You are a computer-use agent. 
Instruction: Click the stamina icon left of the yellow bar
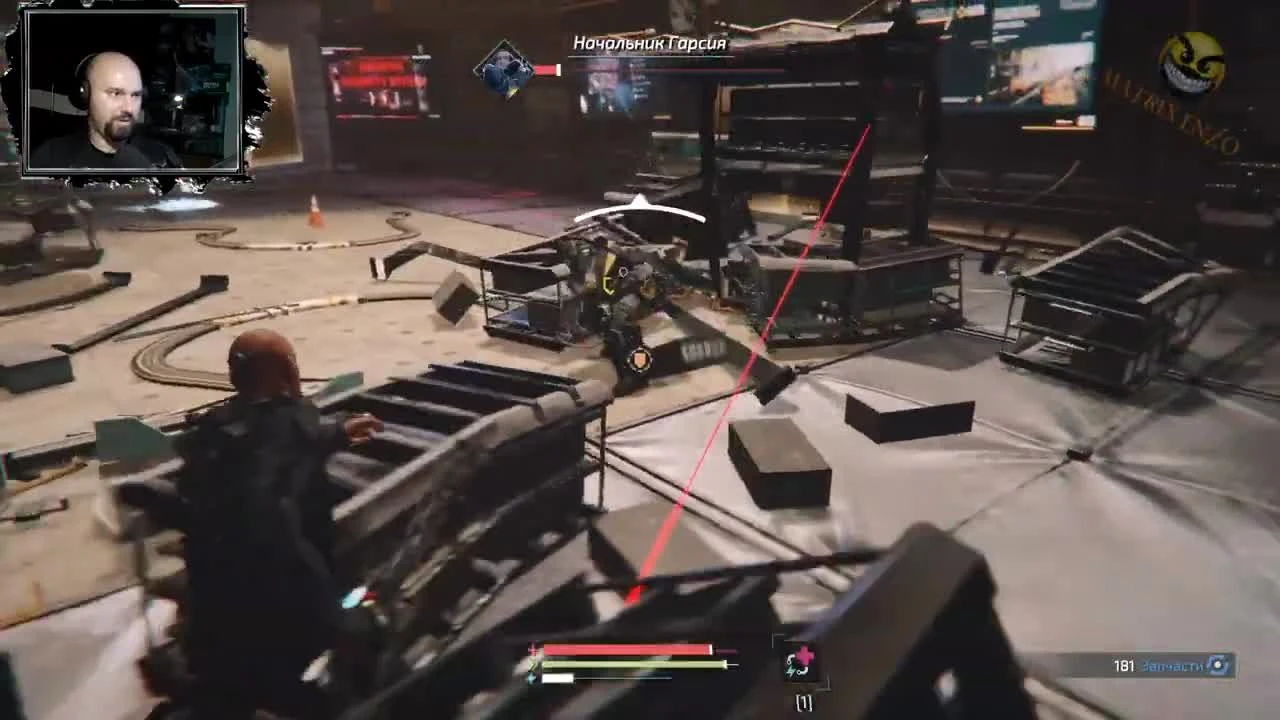tap(533, 664)
